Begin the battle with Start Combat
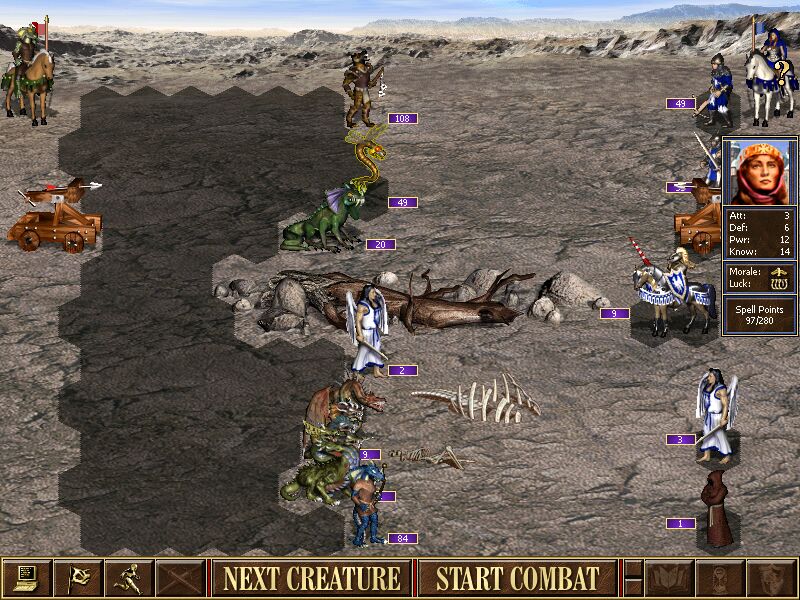Screen dimensions: 800x600 [517, 578]
